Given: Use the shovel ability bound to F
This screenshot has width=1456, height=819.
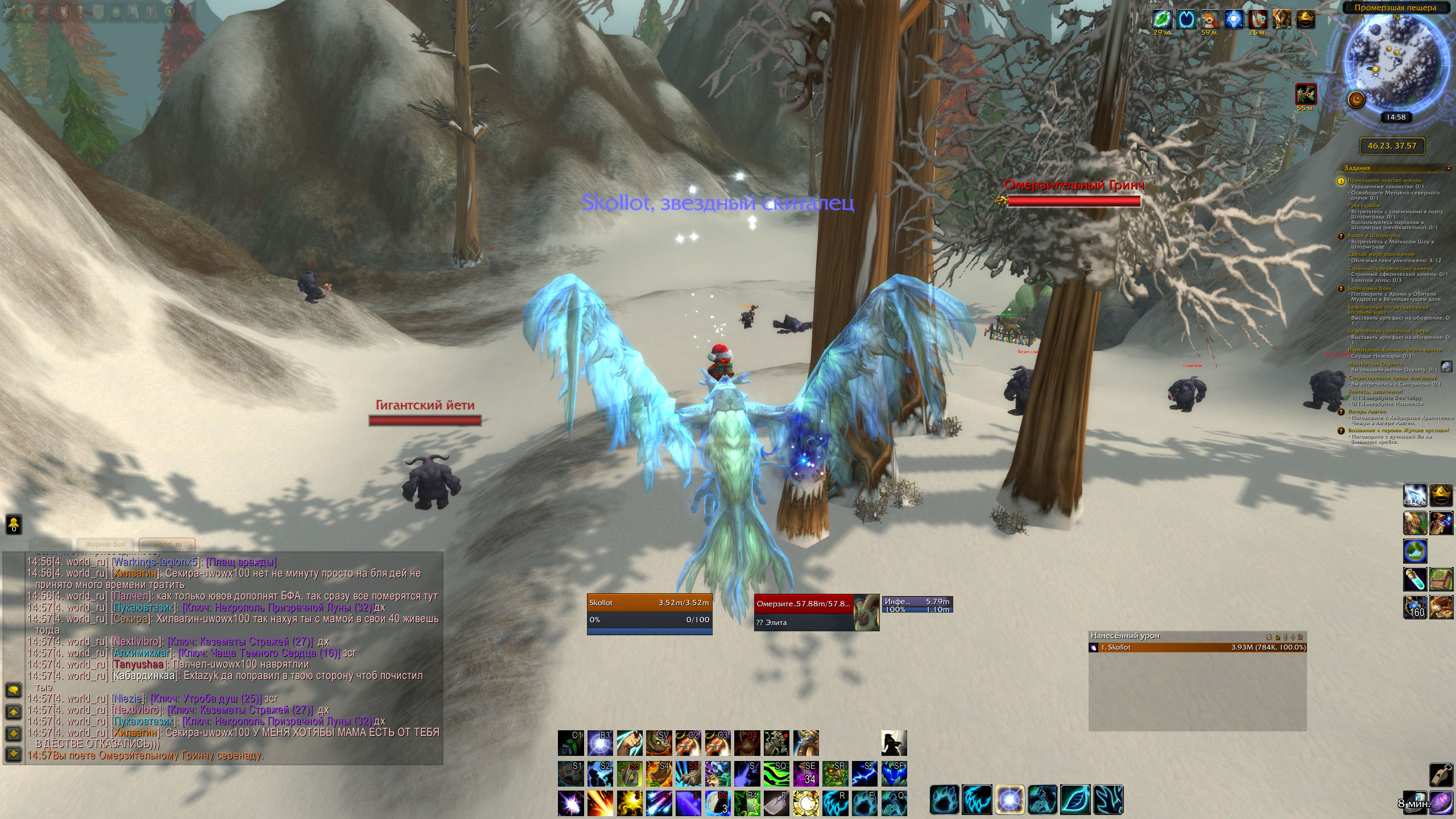Looking at the screenshot, I should 777,803.
